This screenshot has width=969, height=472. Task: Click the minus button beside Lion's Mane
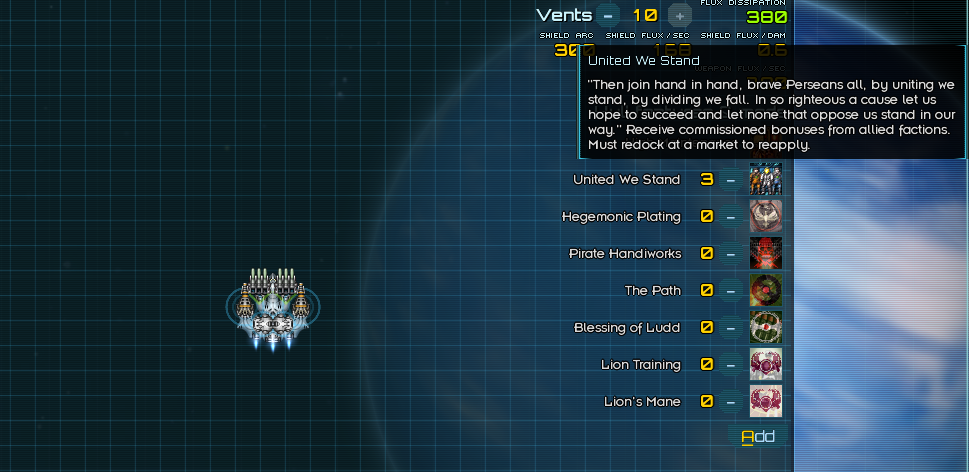[x=731, y=402]
